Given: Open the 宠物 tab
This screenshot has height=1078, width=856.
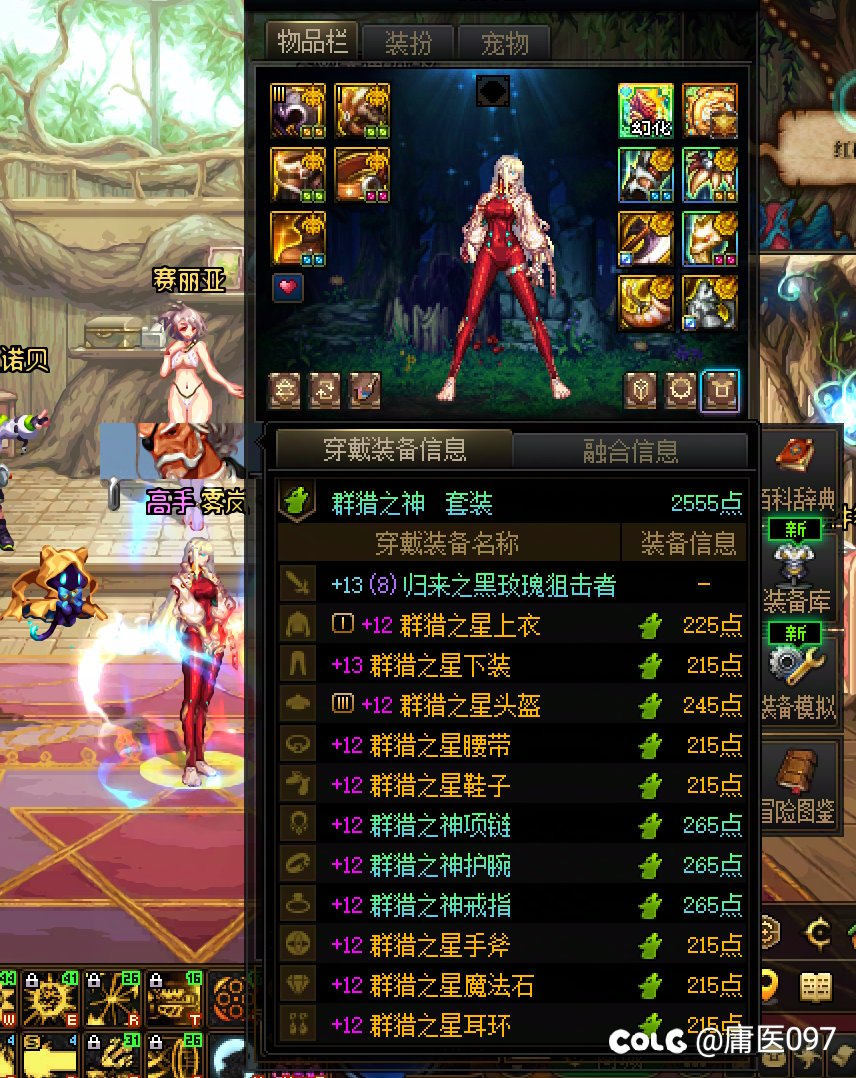Looking at the screenshot, I should coord(503,43).
